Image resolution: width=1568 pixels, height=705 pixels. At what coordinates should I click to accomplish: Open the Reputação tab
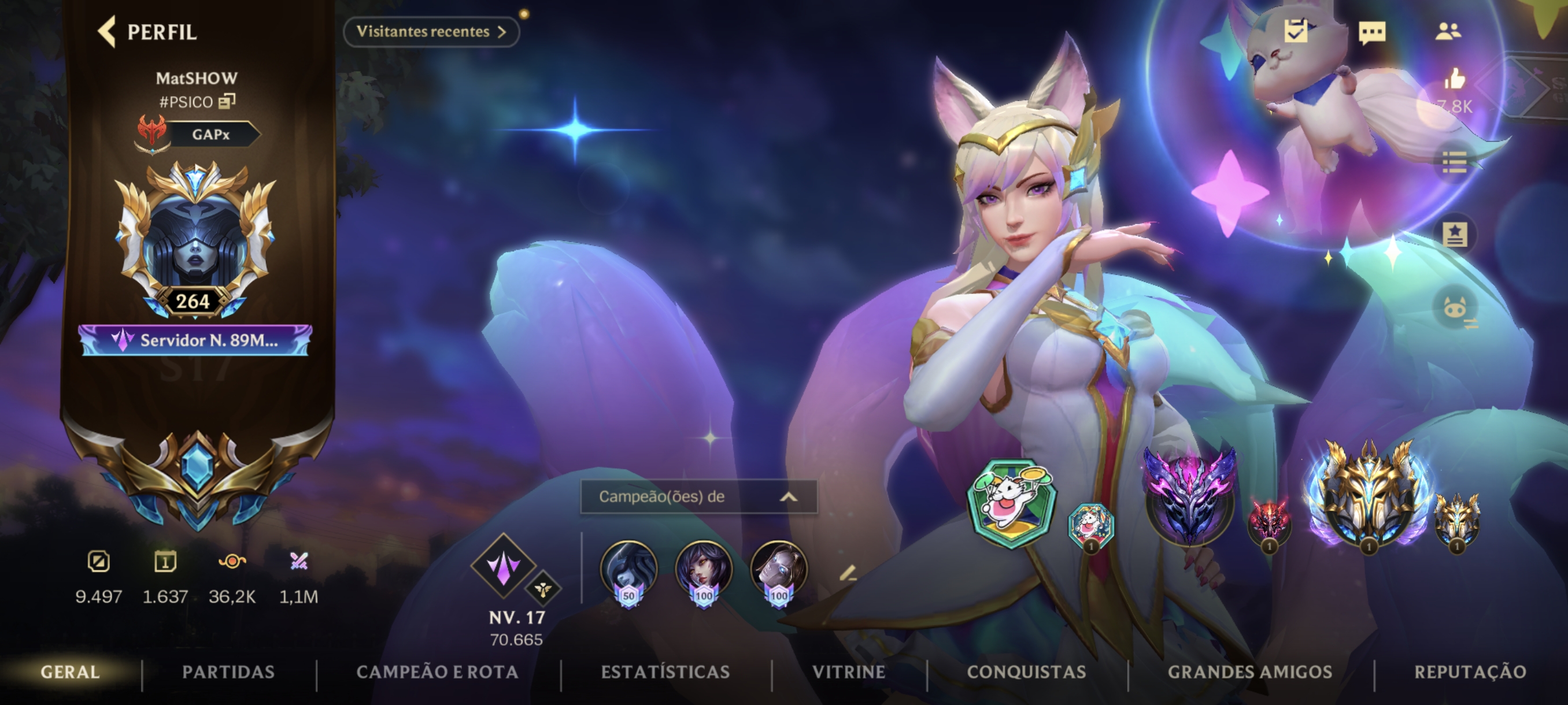(x=1470, y=671)
